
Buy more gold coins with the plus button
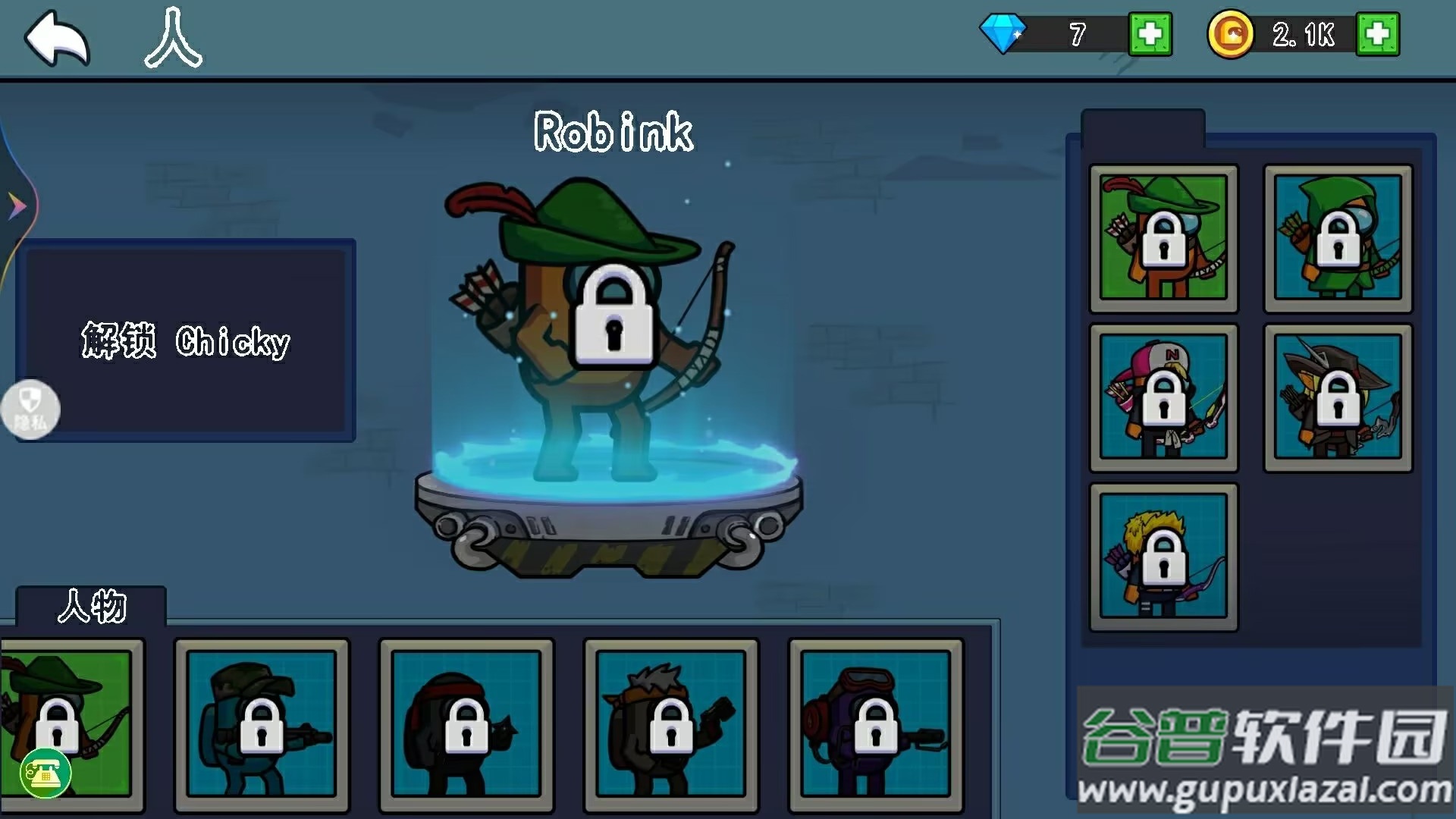coord(1377,34)
